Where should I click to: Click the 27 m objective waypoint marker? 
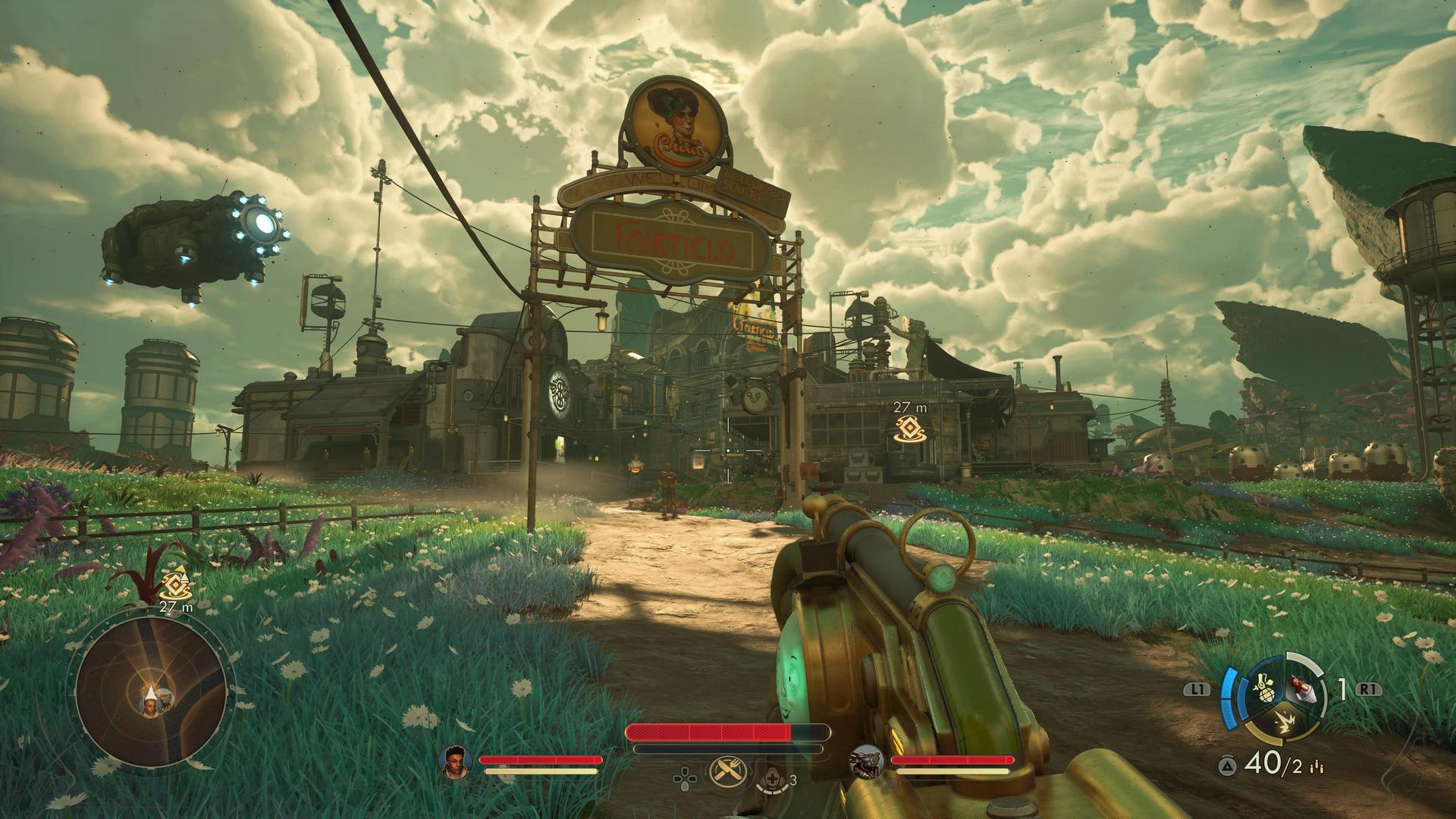click(x=909, y=429)
